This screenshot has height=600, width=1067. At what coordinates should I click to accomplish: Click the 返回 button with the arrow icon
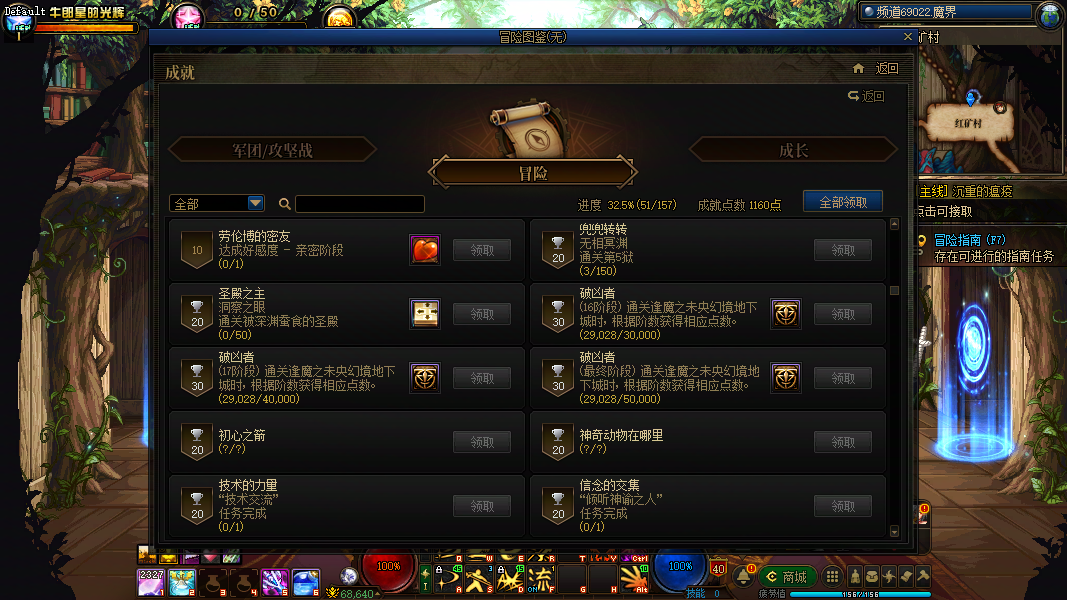click(x=866, y=96)
